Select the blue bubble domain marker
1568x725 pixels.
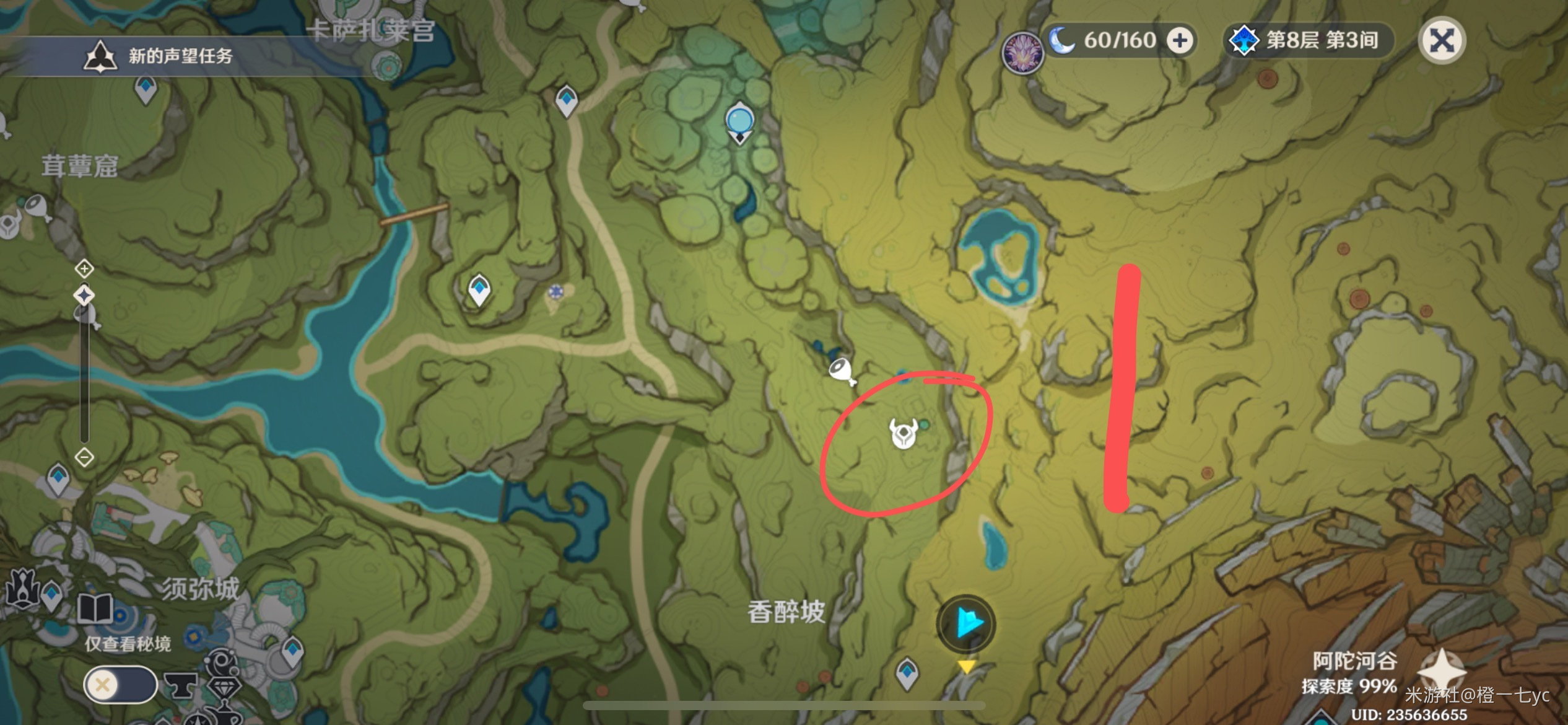click(x=739, y=121)
